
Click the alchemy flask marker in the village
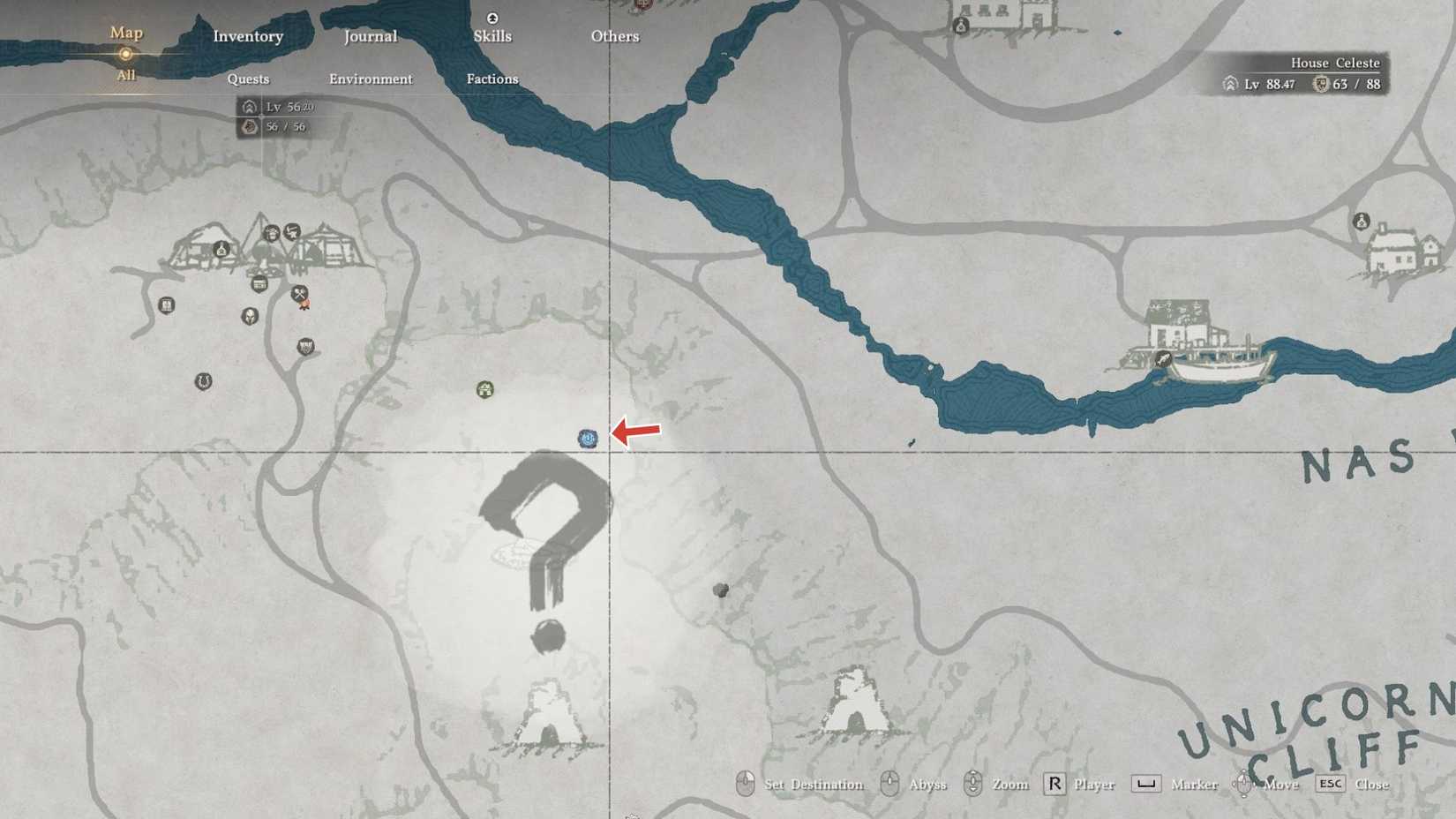point(221,250)
